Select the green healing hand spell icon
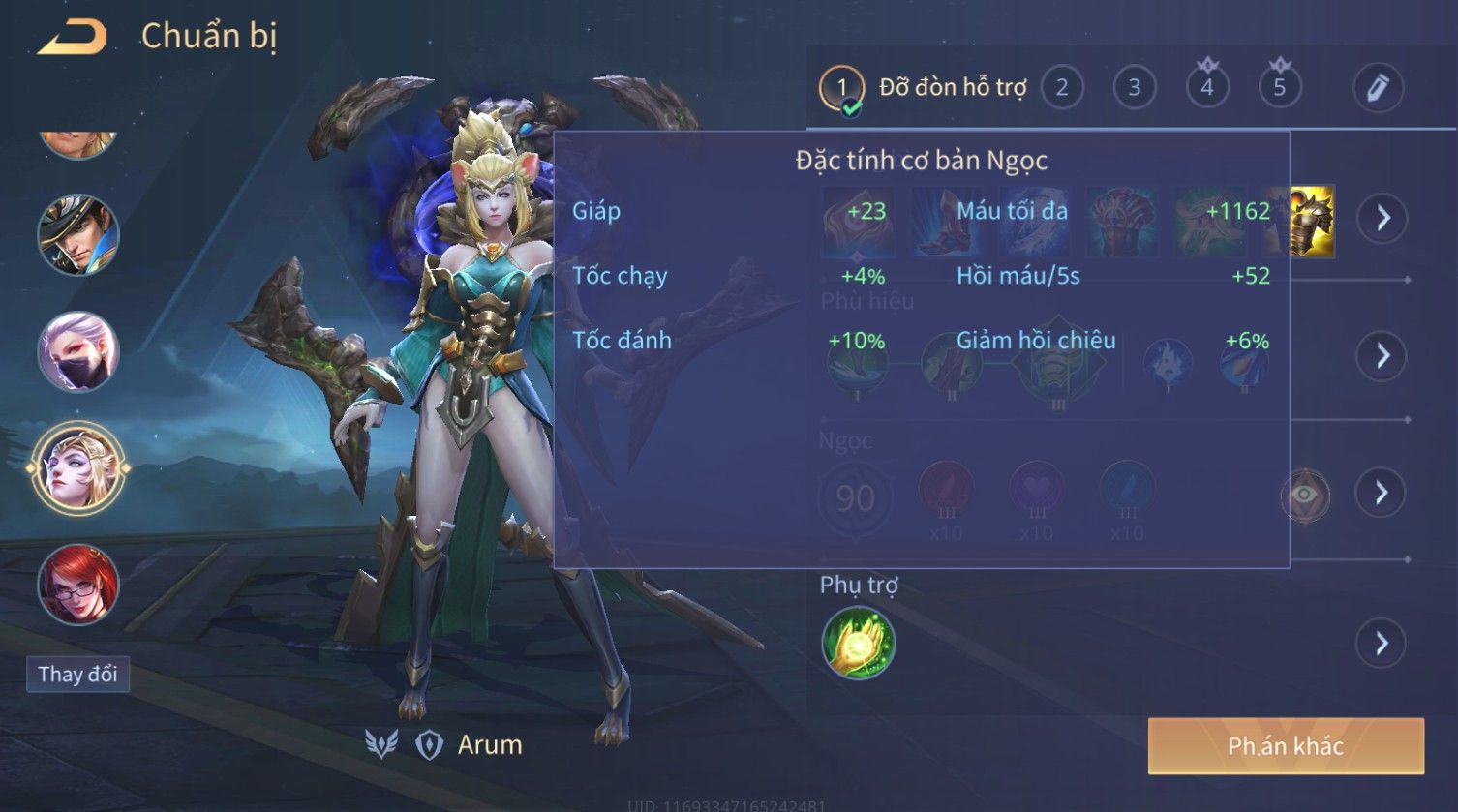Image resolution: width=1458 pixels, height=812 pixels. [x=858, y=644]
